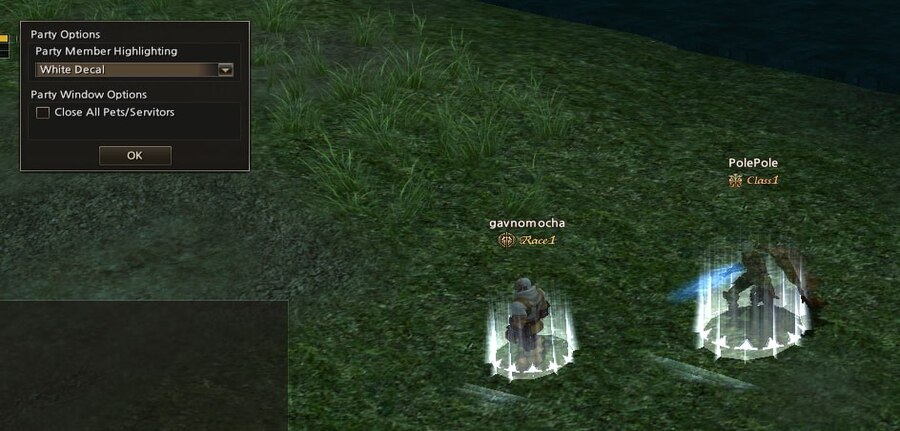Open the Party Member Highlighting dropdown
900x431 pixels.
pos(225,70)
